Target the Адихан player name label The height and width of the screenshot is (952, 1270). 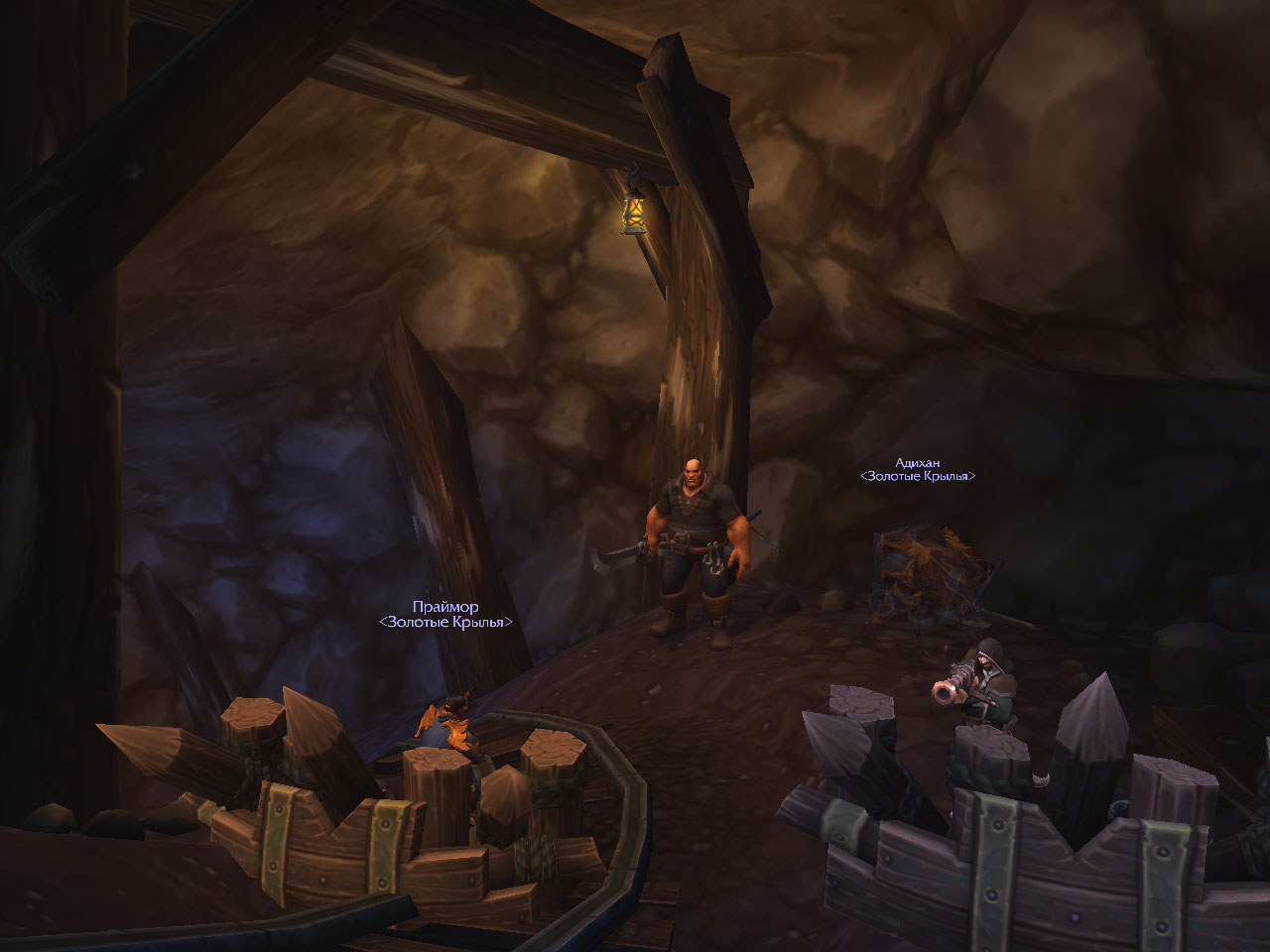(x=917, y=463)
